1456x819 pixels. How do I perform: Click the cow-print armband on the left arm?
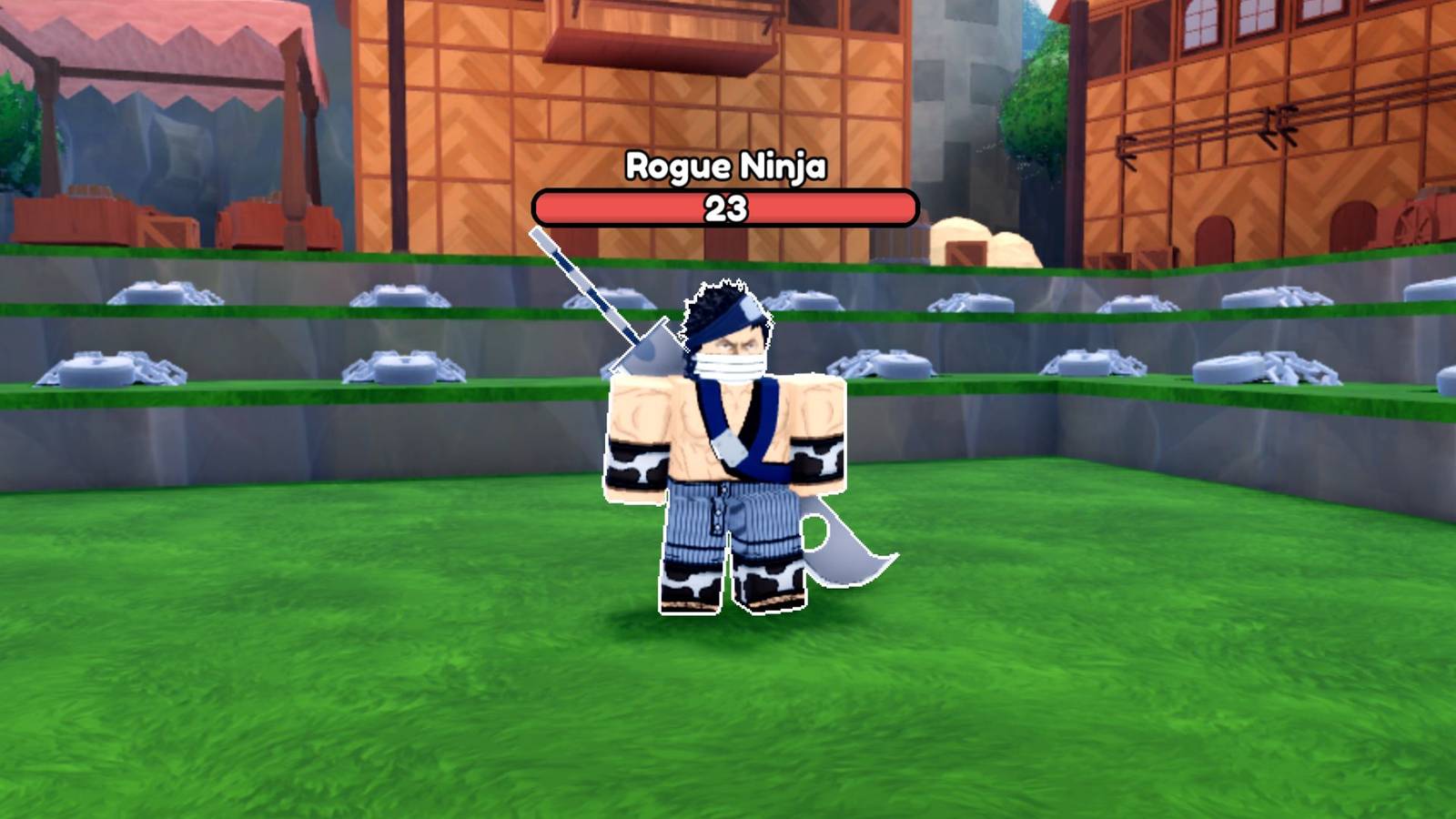(637, 464)
